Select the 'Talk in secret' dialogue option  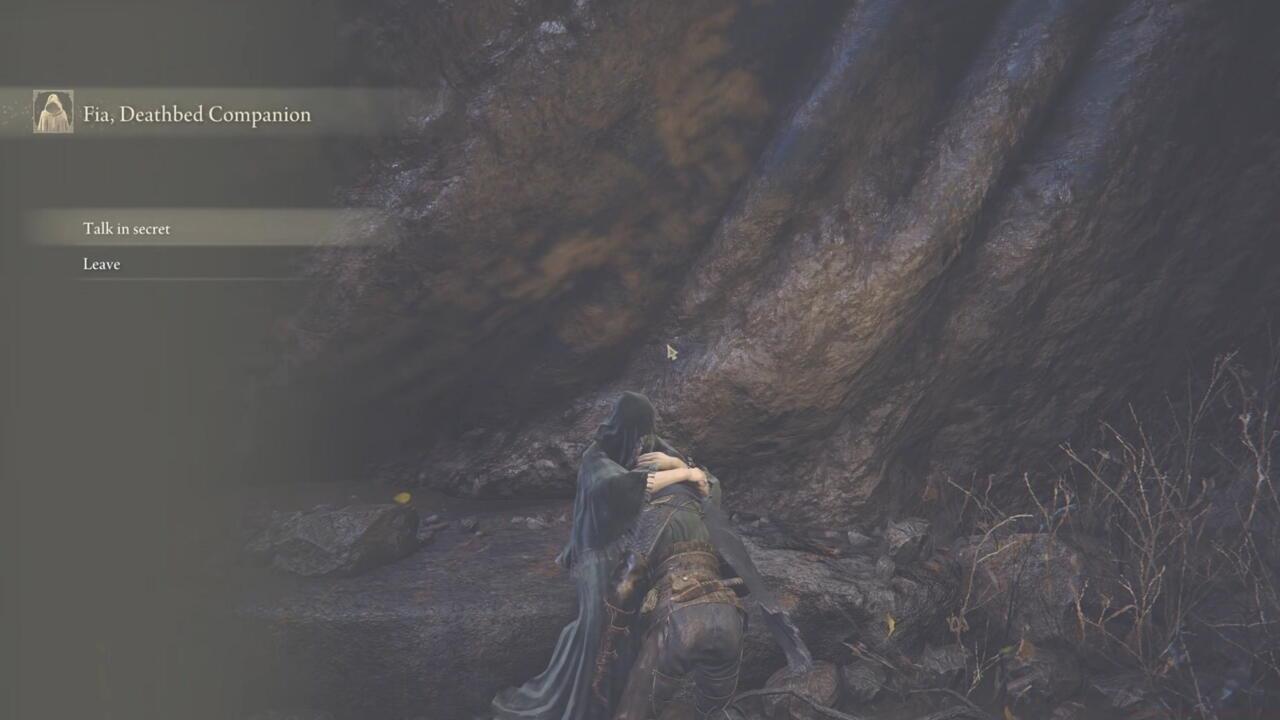(126, 229)
